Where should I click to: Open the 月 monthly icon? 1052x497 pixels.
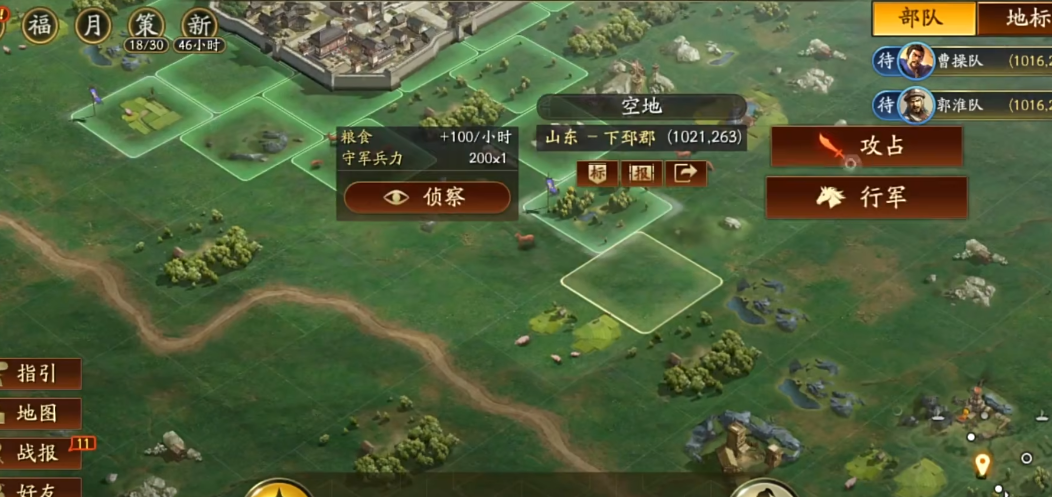93,24
